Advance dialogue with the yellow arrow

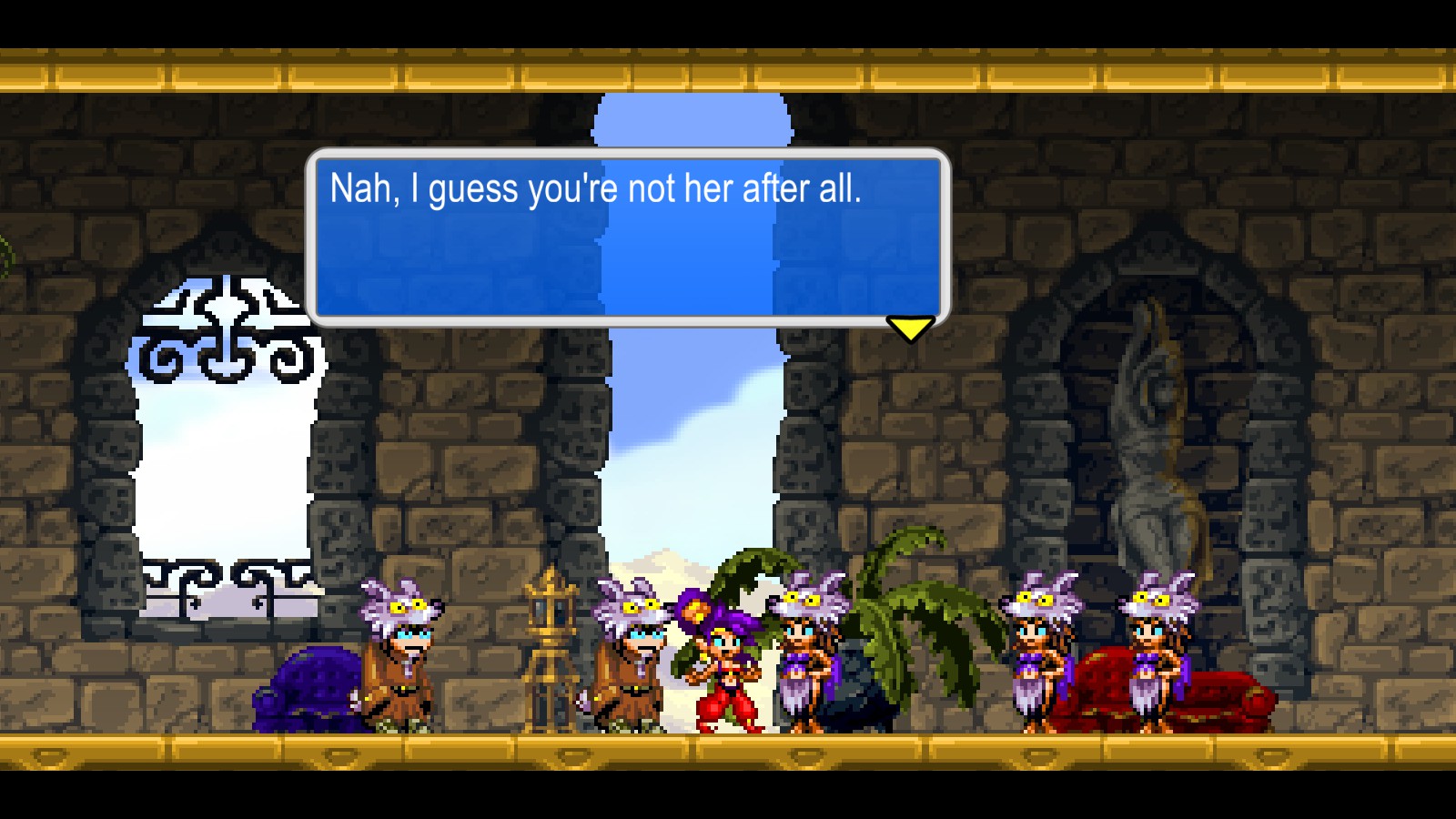pos(910,328)
